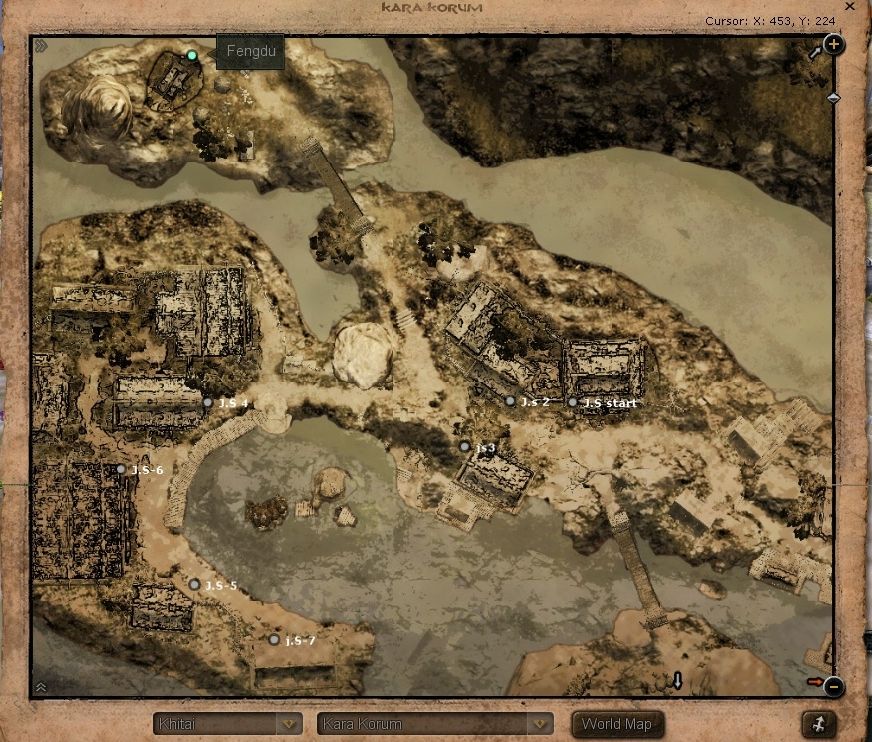The width and height of the screenshot is (872, 742).
Task: Click the running figure locate-player button
Action: pyautogui.click(x=819, y=724)
